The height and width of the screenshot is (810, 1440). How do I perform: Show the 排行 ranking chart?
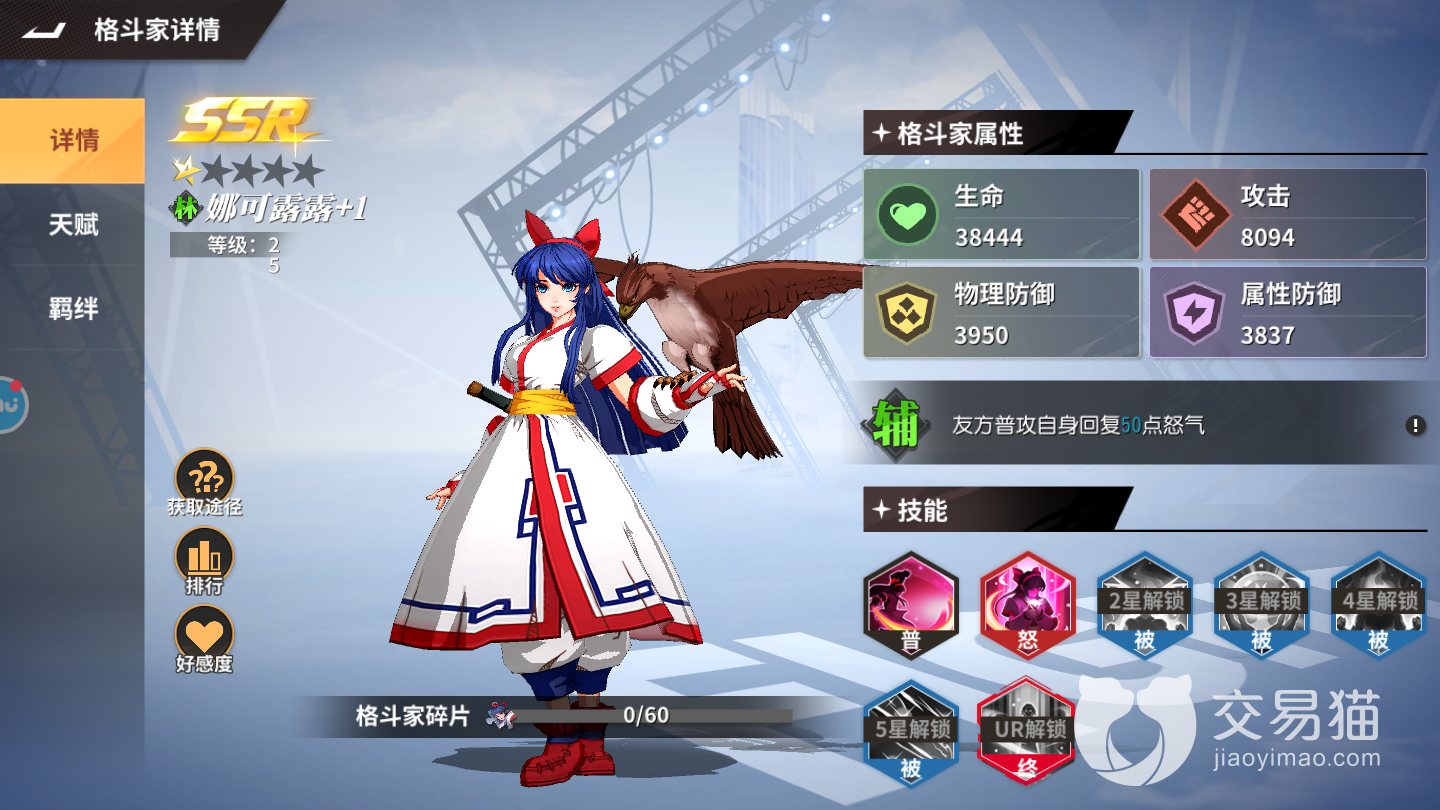point(204,555)
